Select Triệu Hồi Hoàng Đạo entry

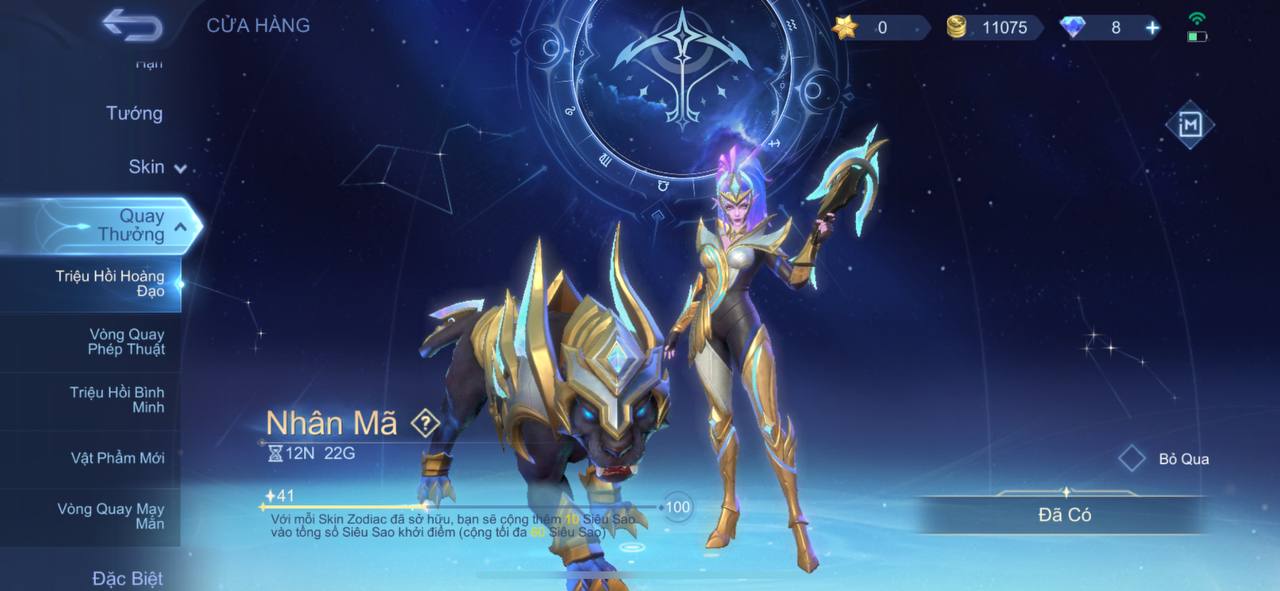point(110,283)
